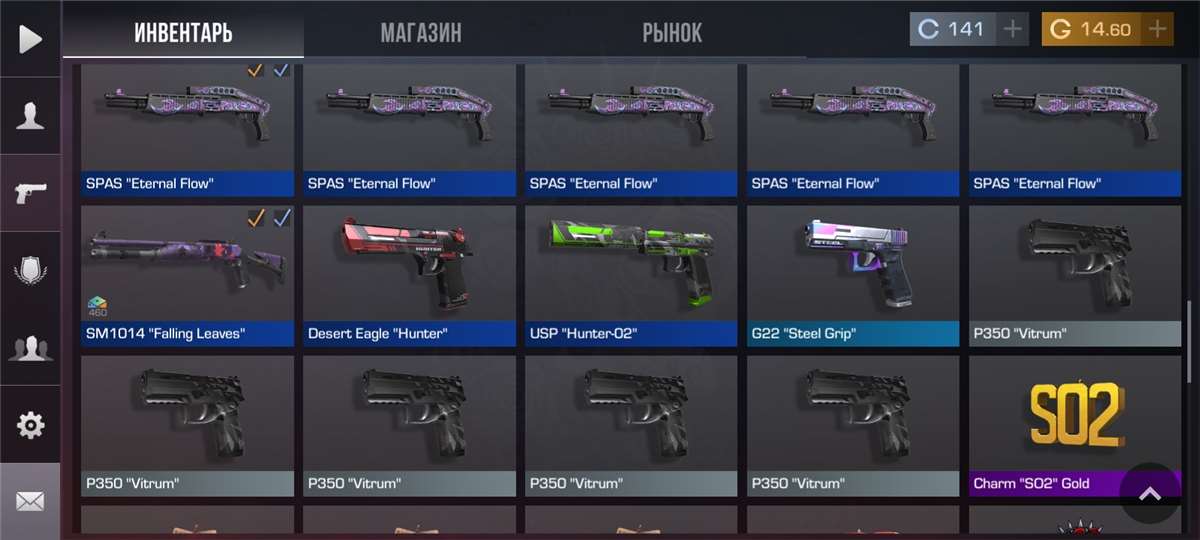
Task: Add gold with the plus button
Action: pos(1157,29)
